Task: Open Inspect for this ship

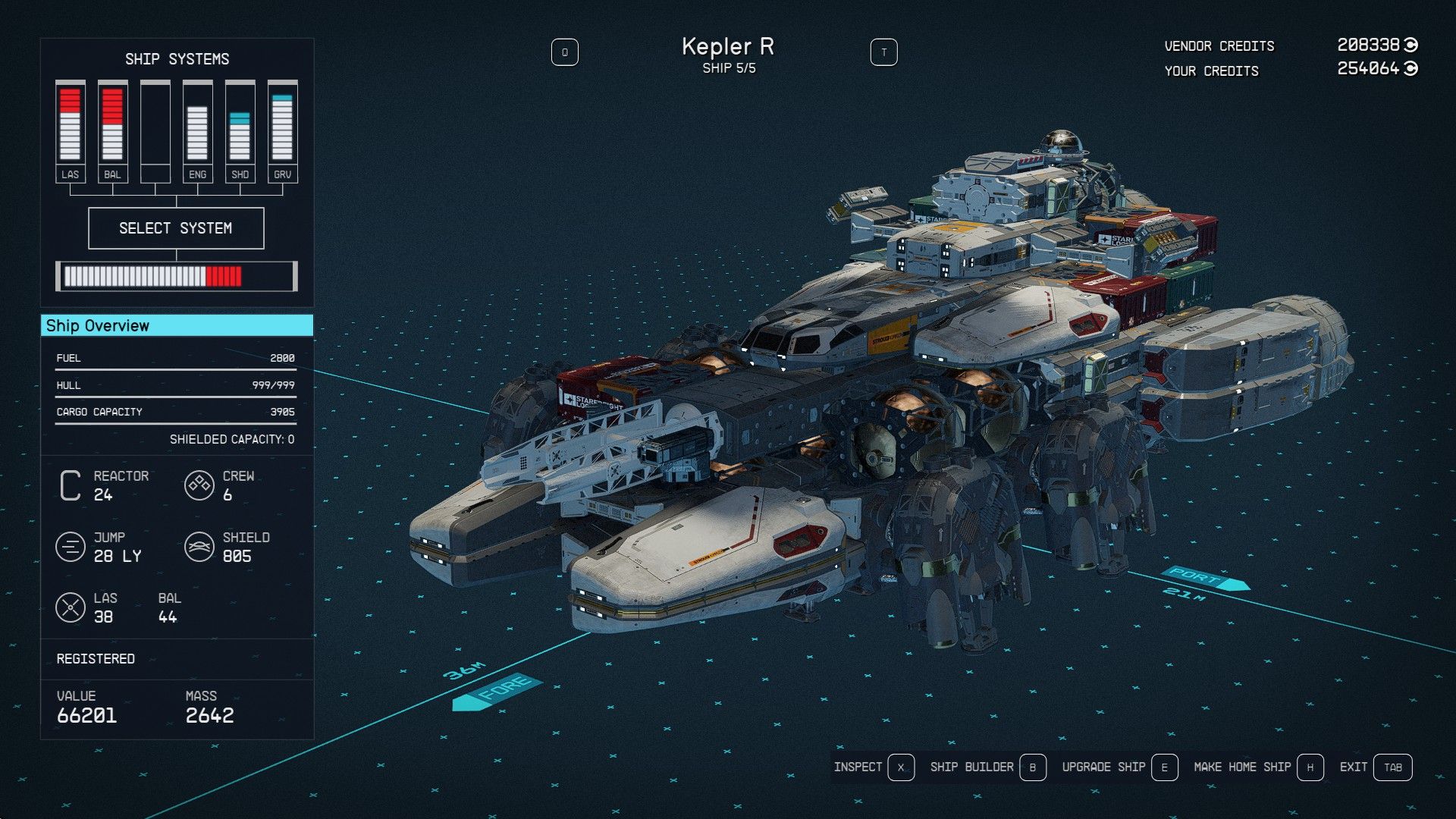Action: pyautogui.click(x=874, y=767)
